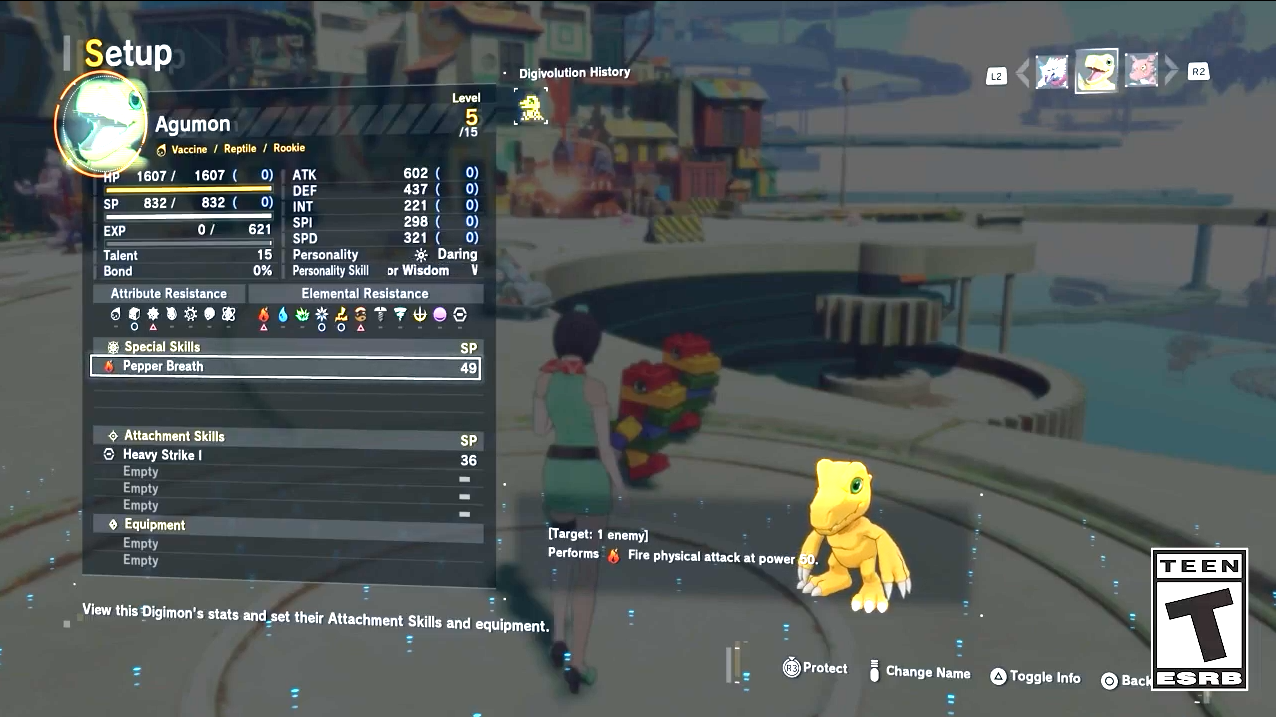Click the right party cycle arrow

click(x=1170, y=72)
